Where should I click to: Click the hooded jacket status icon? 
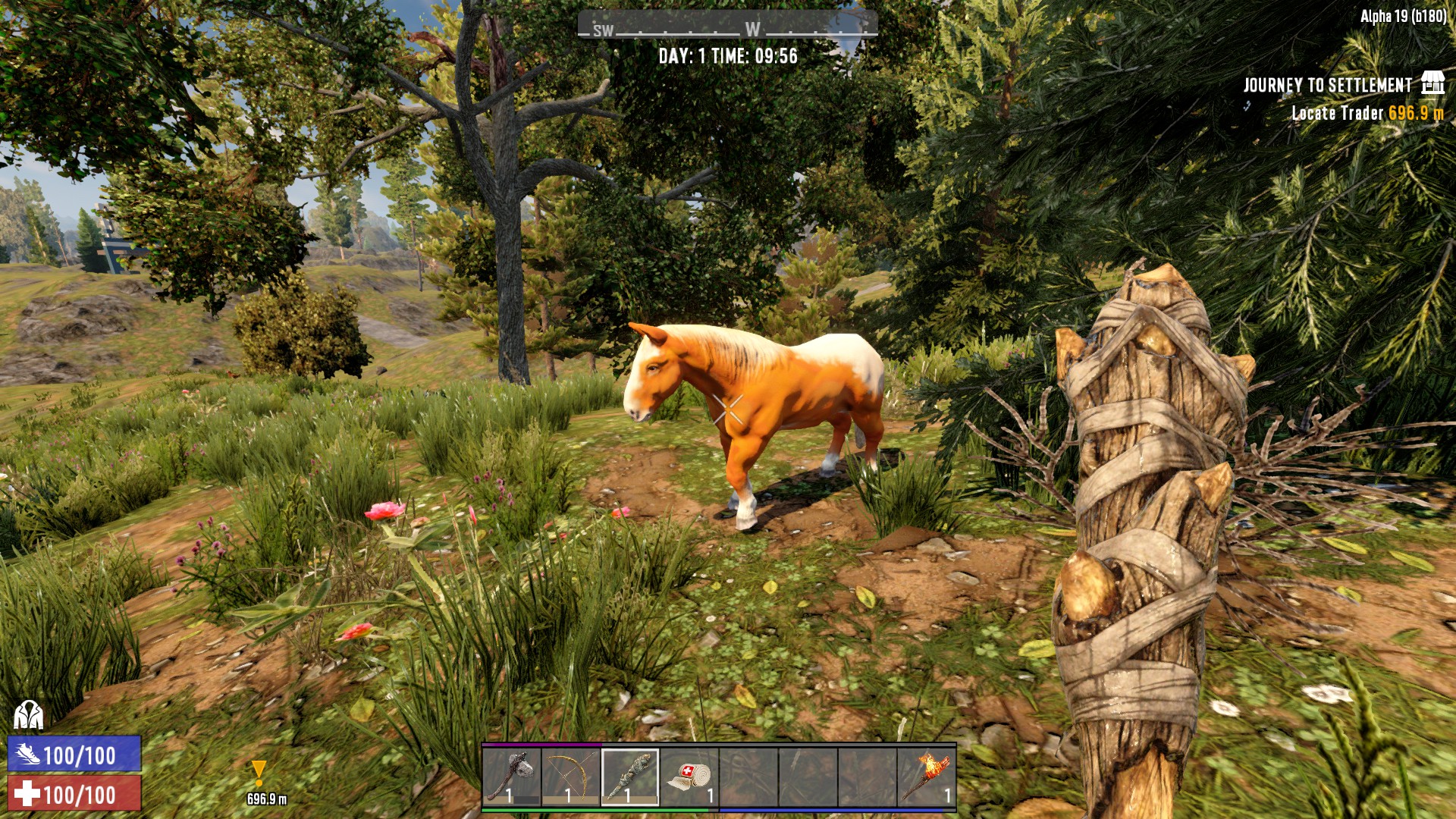pyautogui.click(x=28, y=714)
